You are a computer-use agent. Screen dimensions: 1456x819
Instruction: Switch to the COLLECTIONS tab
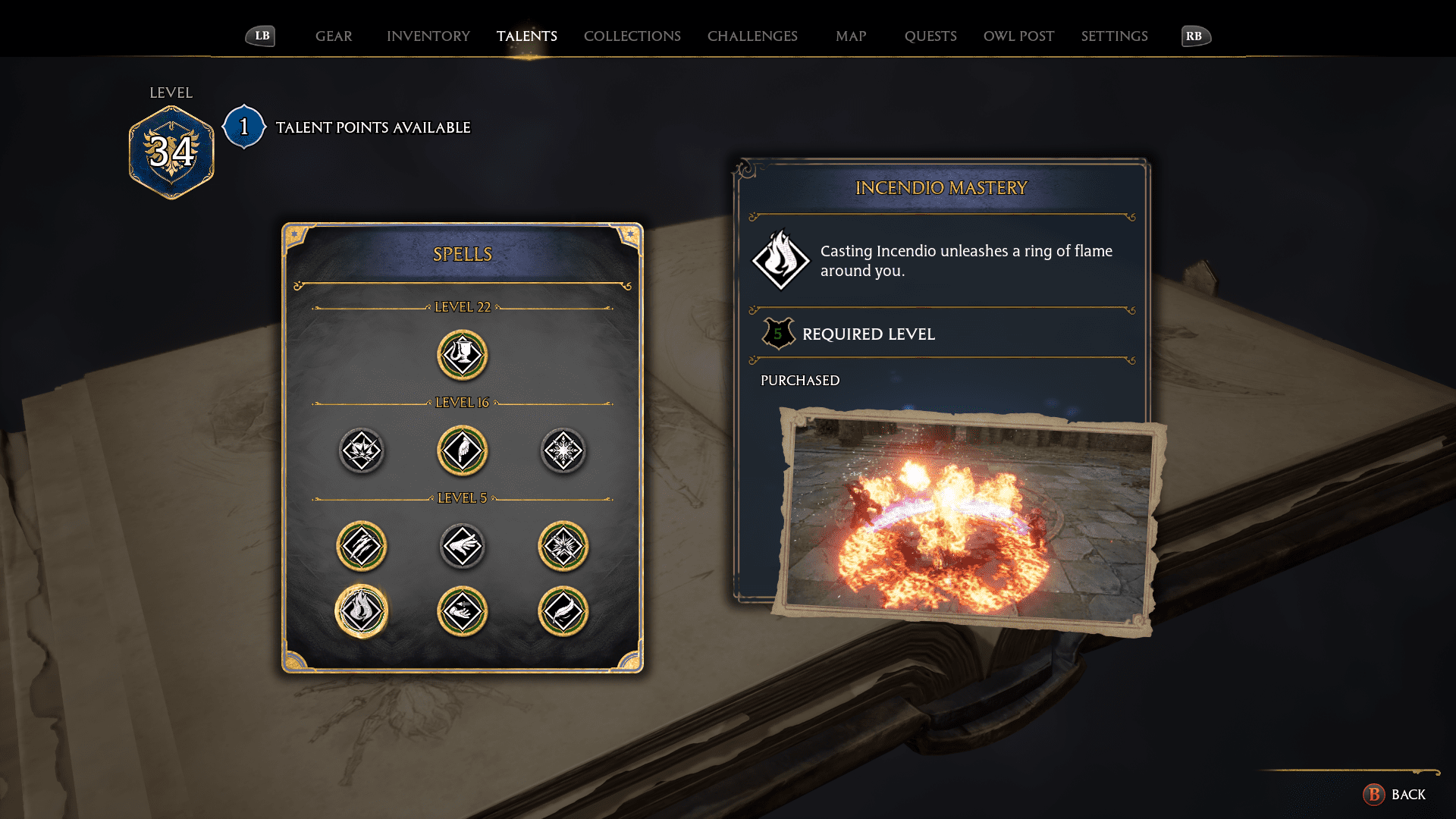[x=632, y=36]
